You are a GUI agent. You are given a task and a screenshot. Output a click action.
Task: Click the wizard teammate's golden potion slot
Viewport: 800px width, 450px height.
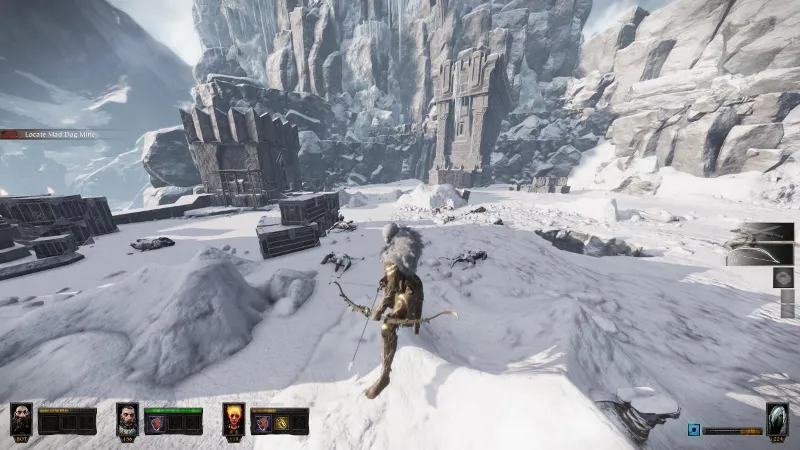[281, 423]
